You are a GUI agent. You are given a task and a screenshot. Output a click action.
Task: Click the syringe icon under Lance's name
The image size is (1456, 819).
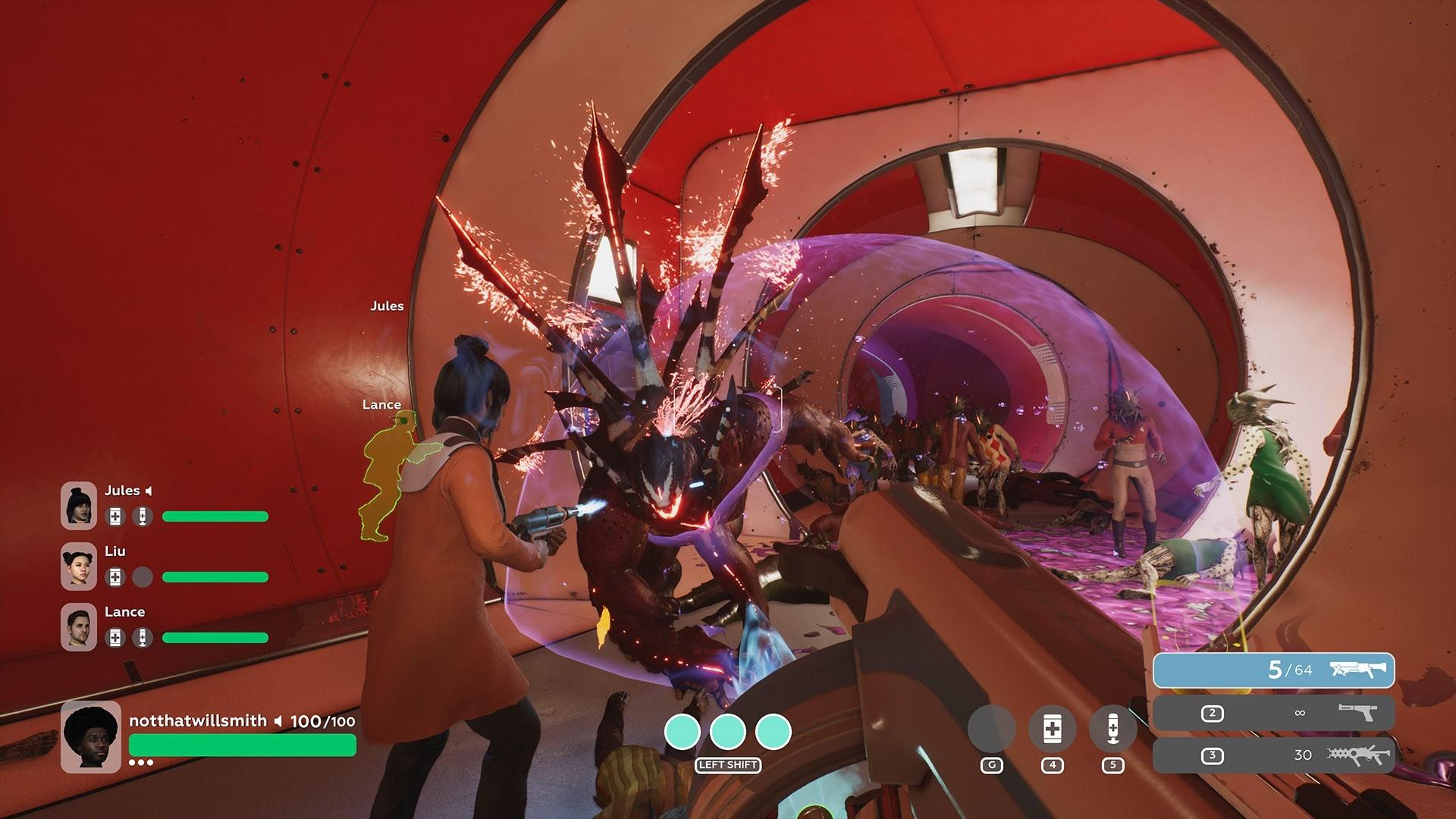tap(142, 638)
